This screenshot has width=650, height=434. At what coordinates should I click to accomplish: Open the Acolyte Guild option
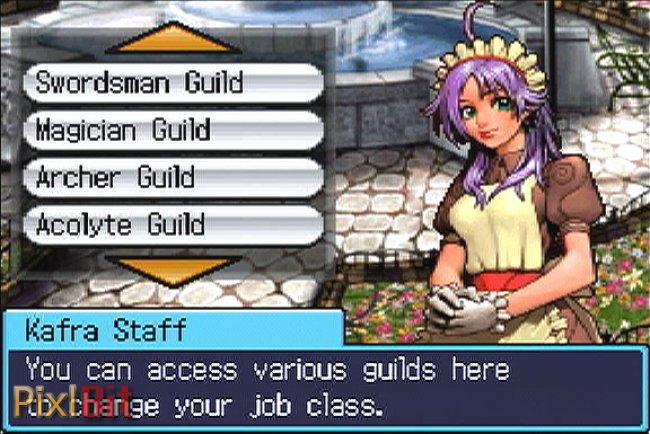point(172,224)
